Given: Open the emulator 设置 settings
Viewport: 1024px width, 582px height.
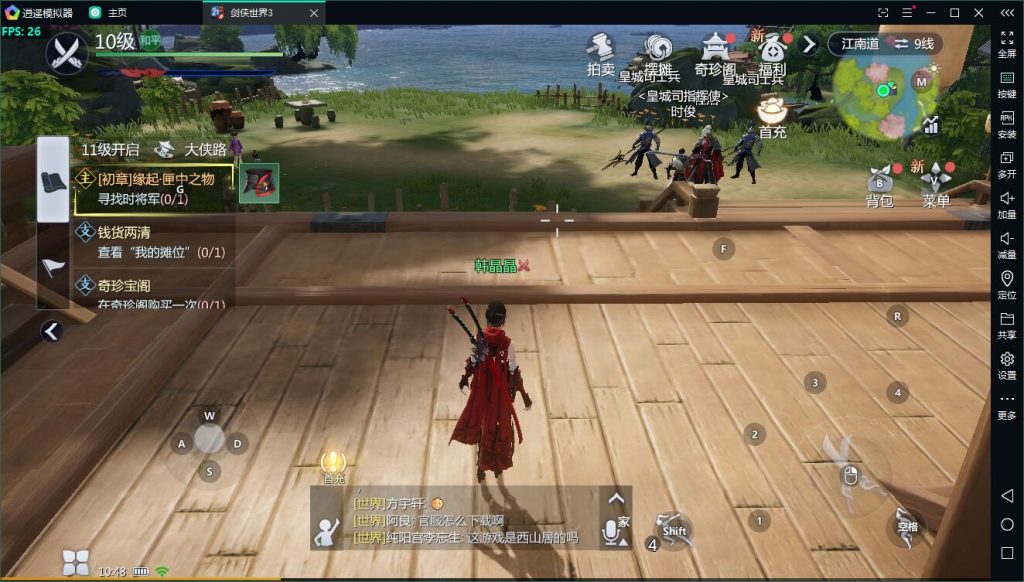Looking at the screenshot, I should (1007, 365).
